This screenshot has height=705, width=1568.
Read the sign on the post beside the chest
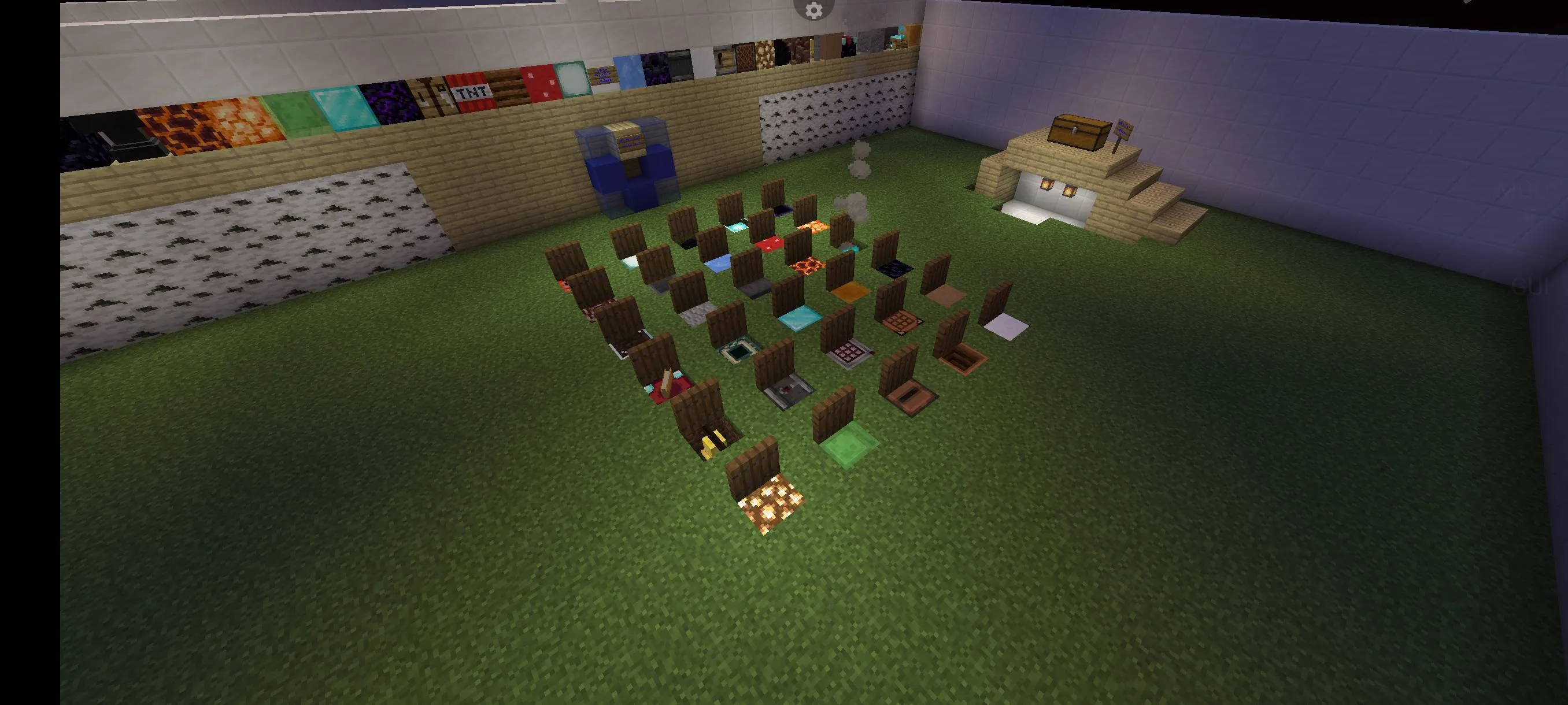1123,129
